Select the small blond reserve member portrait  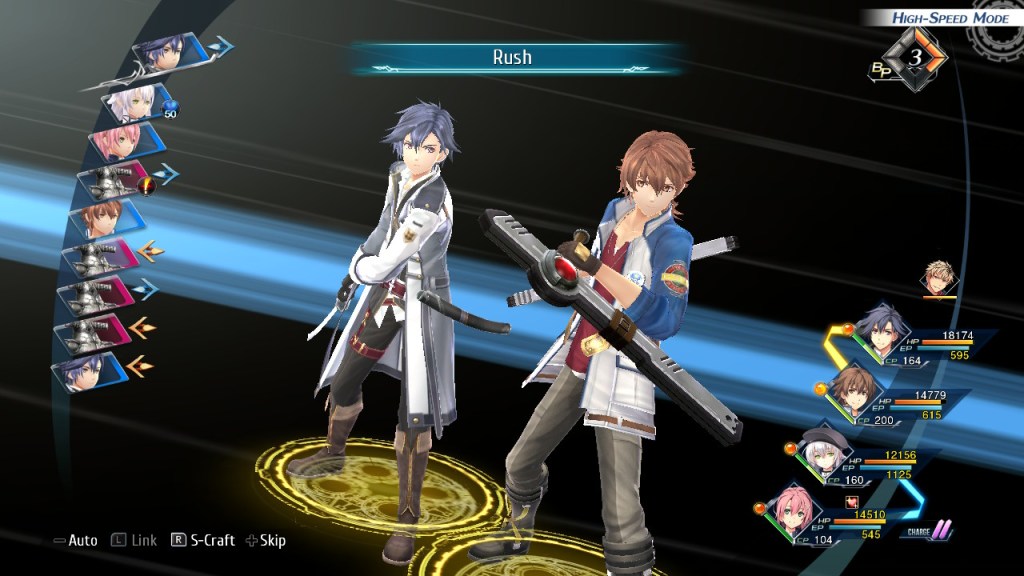pyautogui.click(x=940, y=278)
